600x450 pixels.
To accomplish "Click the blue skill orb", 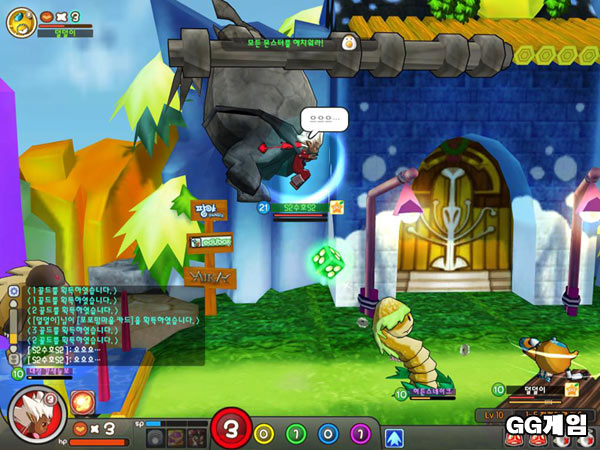I will (x=328, y=435).
